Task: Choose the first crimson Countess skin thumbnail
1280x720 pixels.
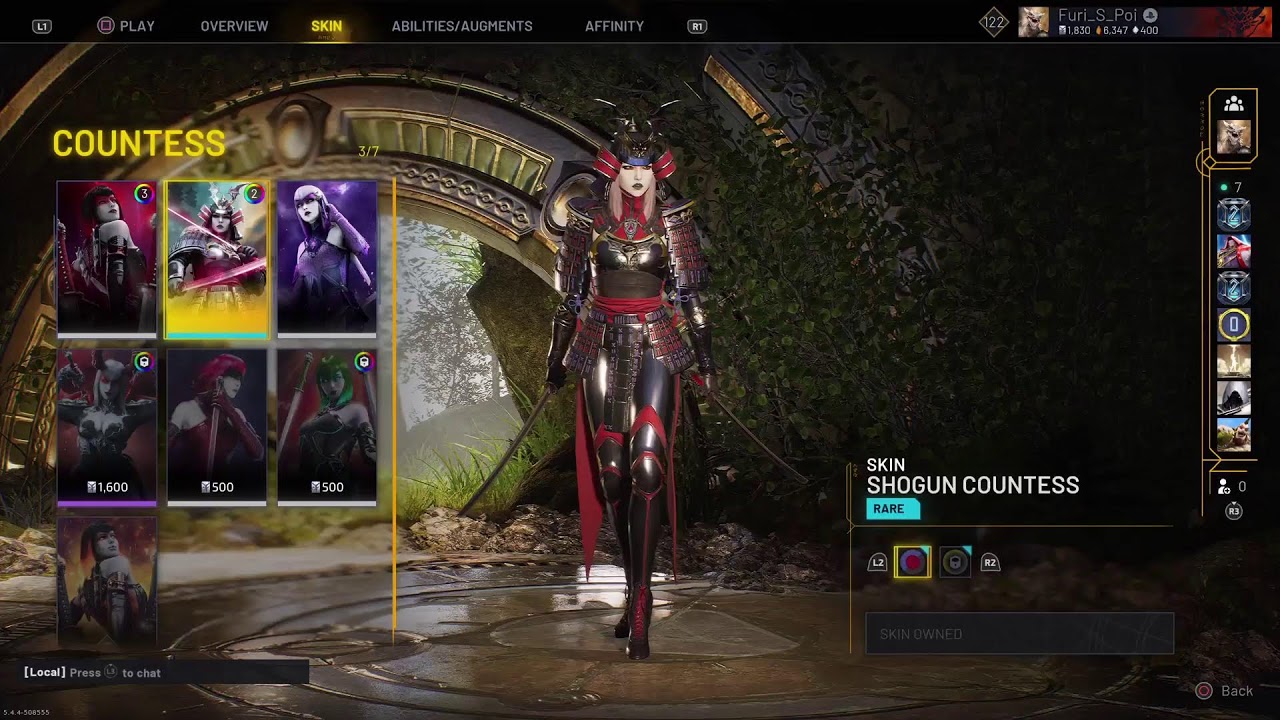Action: [107, 257]
